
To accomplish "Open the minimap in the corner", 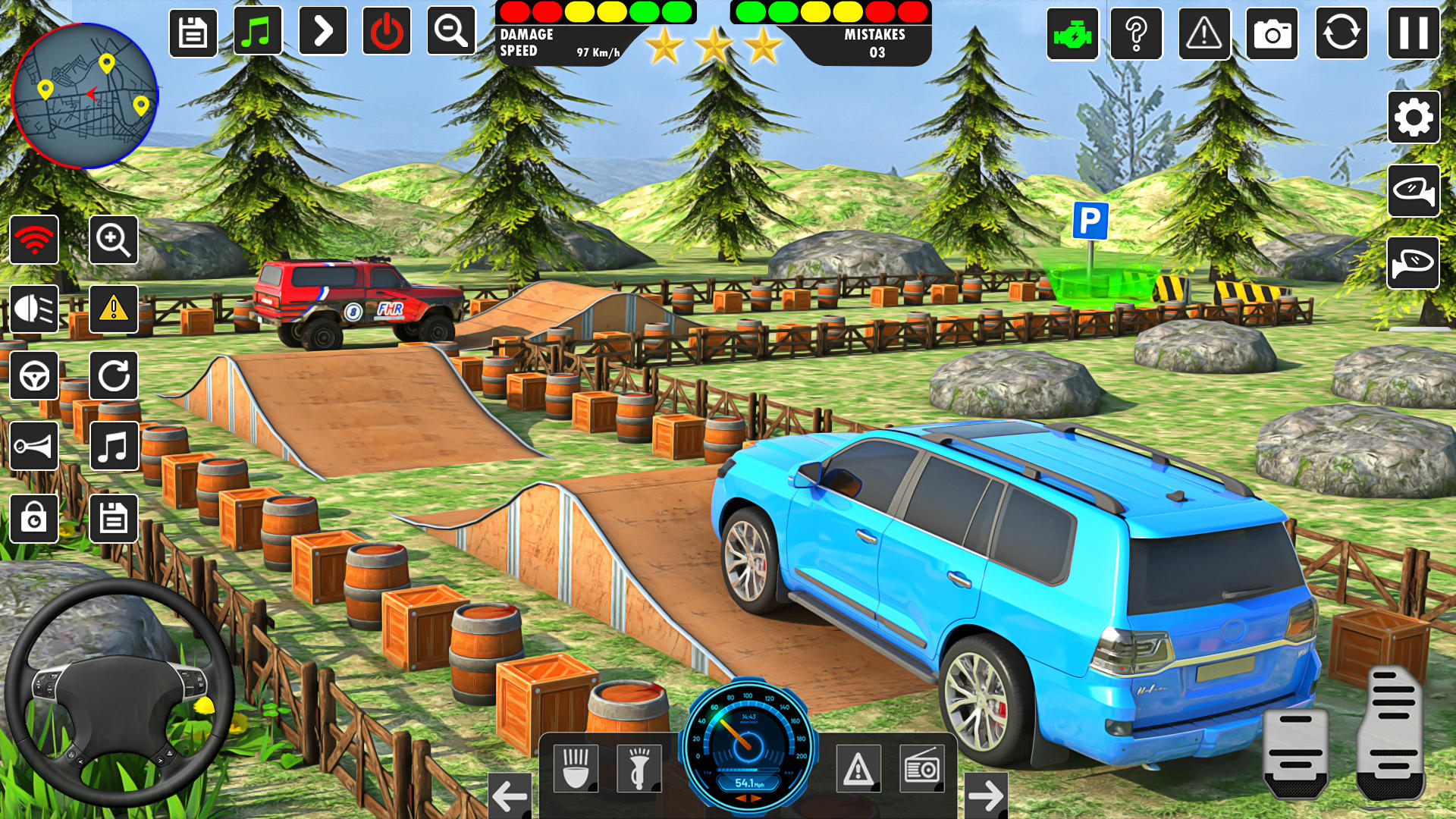I will pos(86,95).
